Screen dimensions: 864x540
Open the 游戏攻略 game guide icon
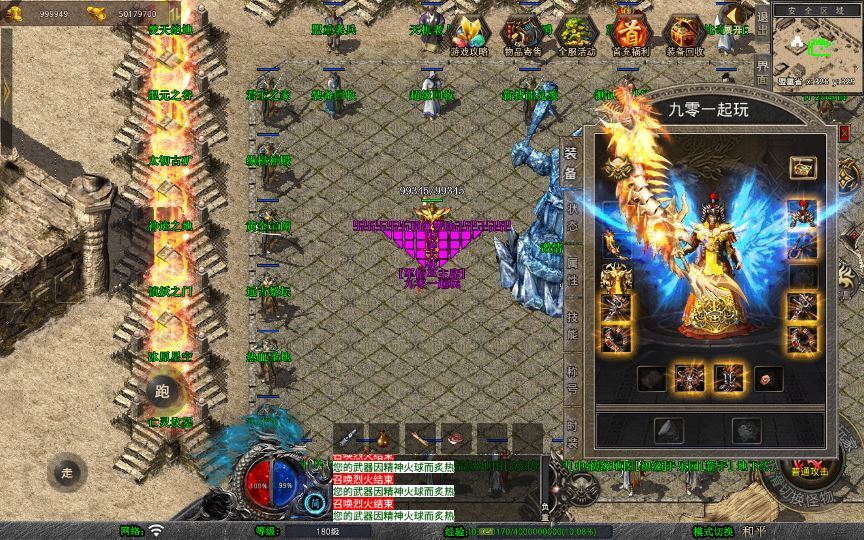coord(469,37)
